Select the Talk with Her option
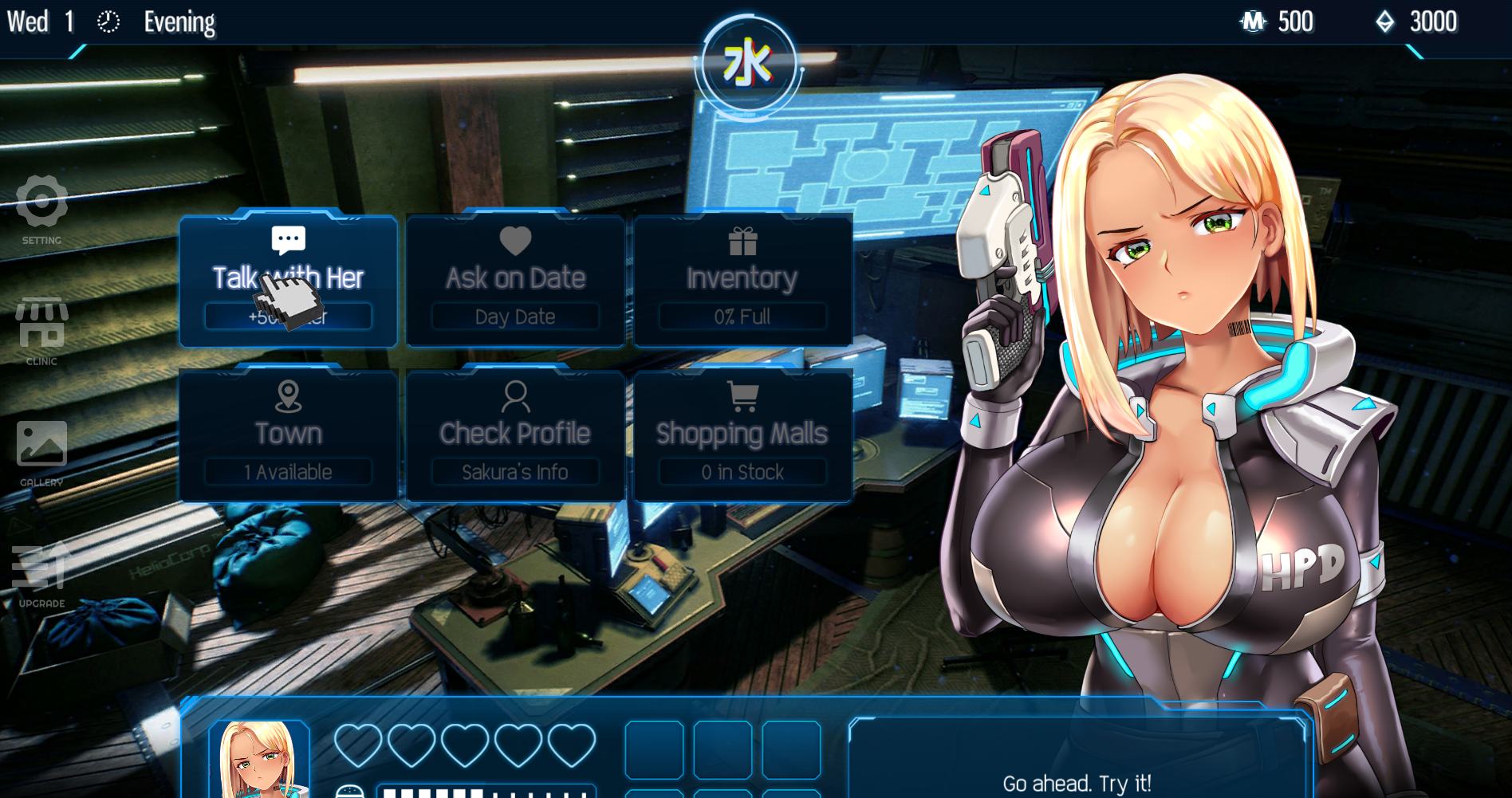The image size is (1512, 798). coord(288,279)
